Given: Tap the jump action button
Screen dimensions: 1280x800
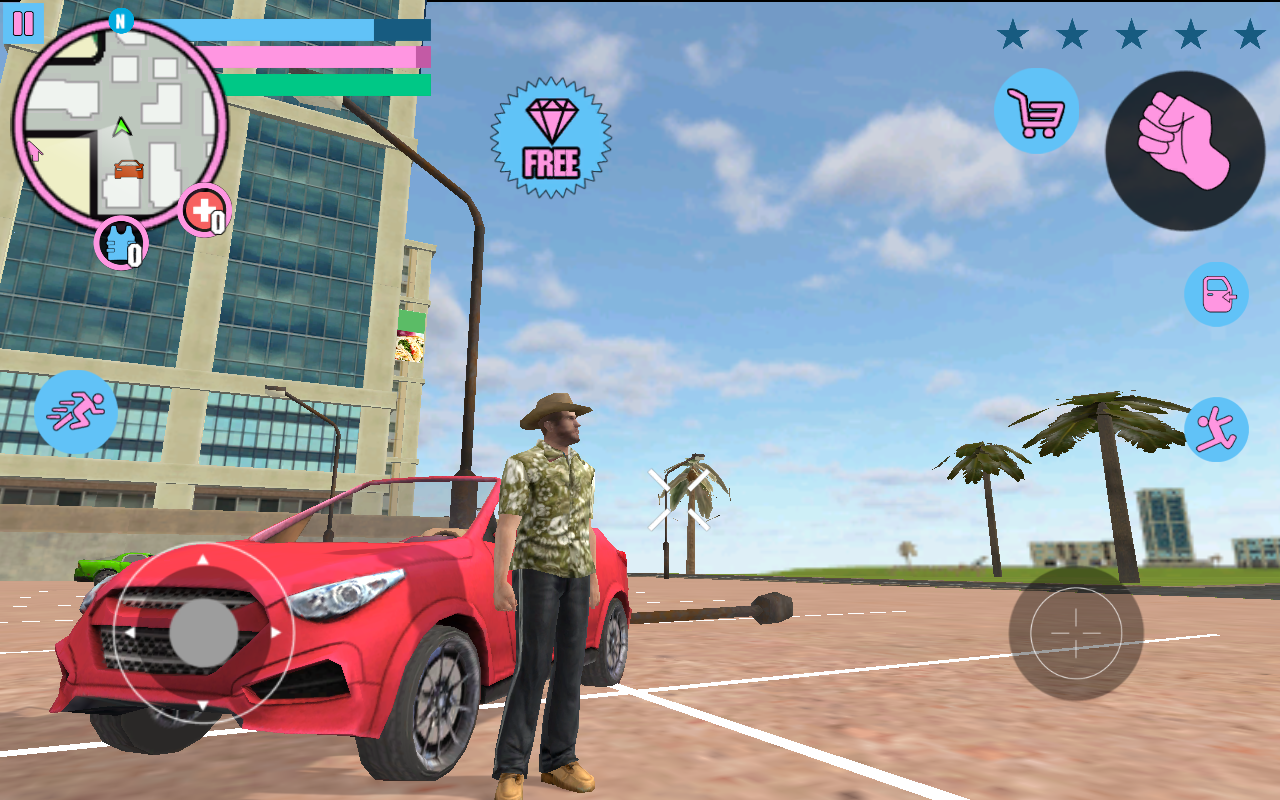Looking at the screenshot, I should pos(1216,429).
